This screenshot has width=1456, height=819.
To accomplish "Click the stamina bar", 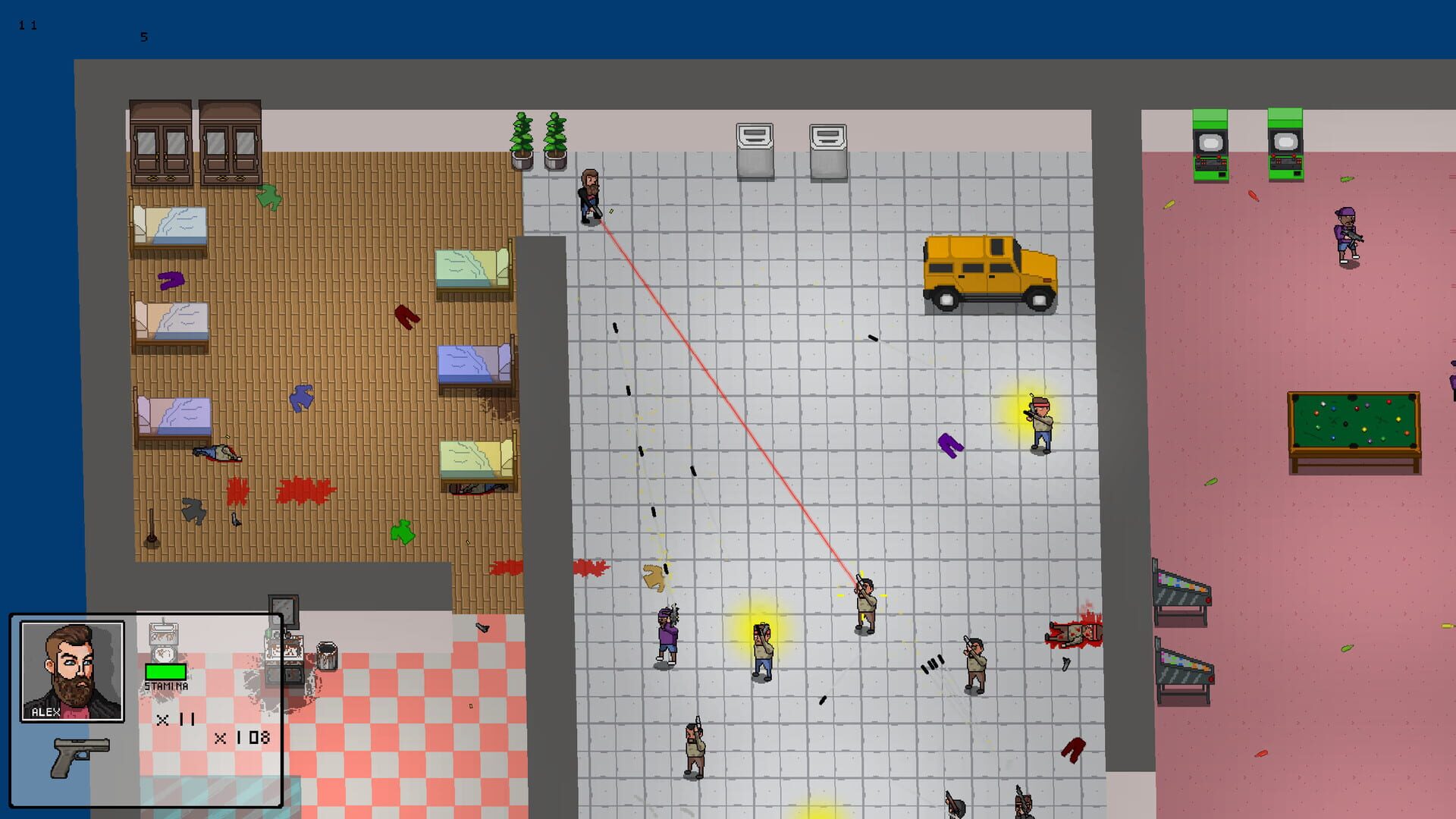I will click(x=165, y=671).
